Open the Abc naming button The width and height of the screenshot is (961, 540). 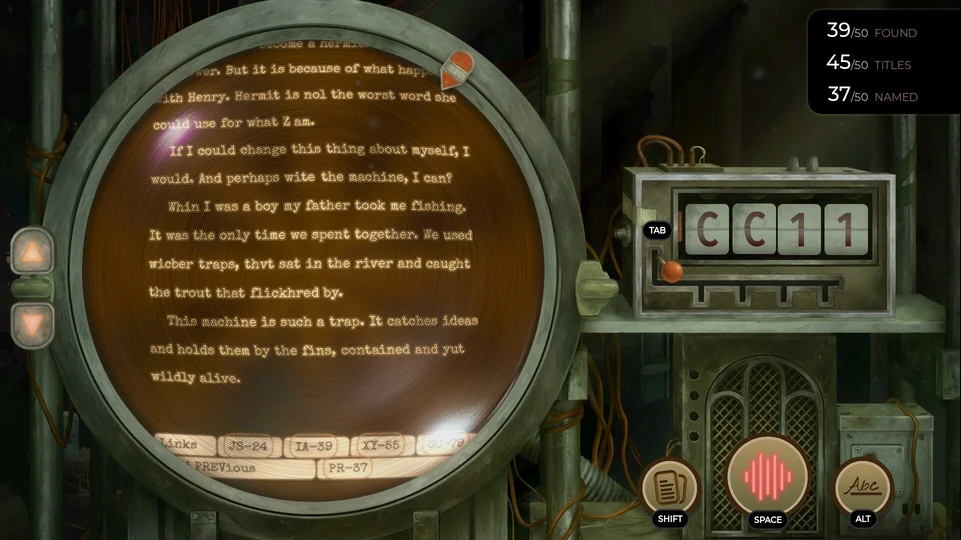[863, 487]
